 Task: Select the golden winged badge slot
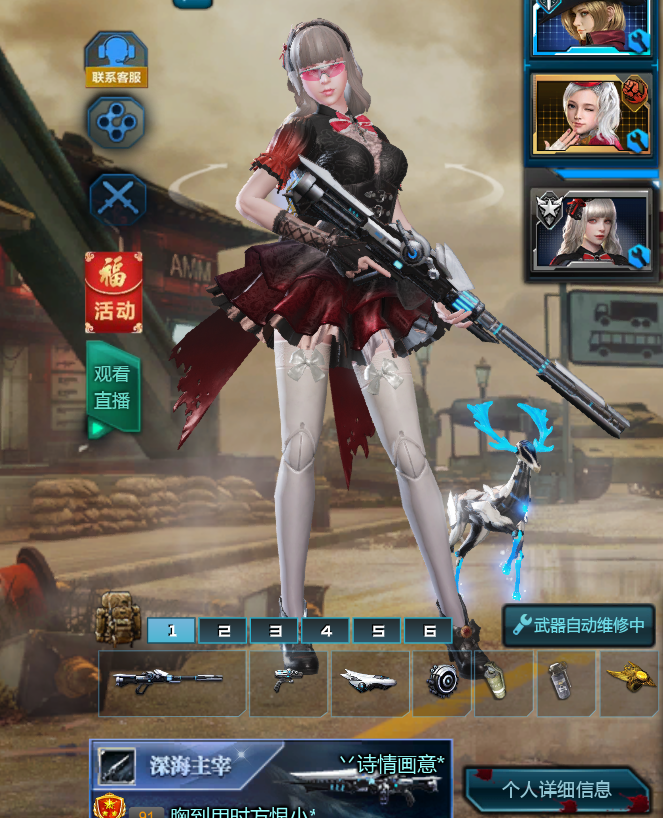(628, 683)
